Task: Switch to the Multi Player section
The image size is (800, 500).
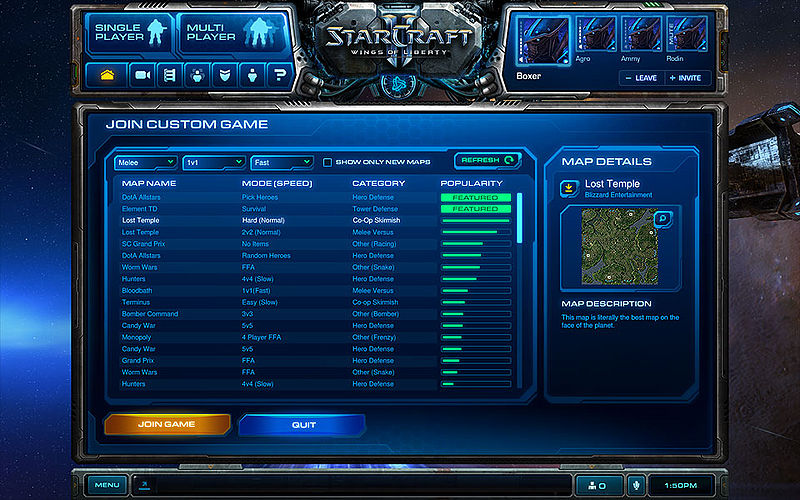Action: [219, 32]
